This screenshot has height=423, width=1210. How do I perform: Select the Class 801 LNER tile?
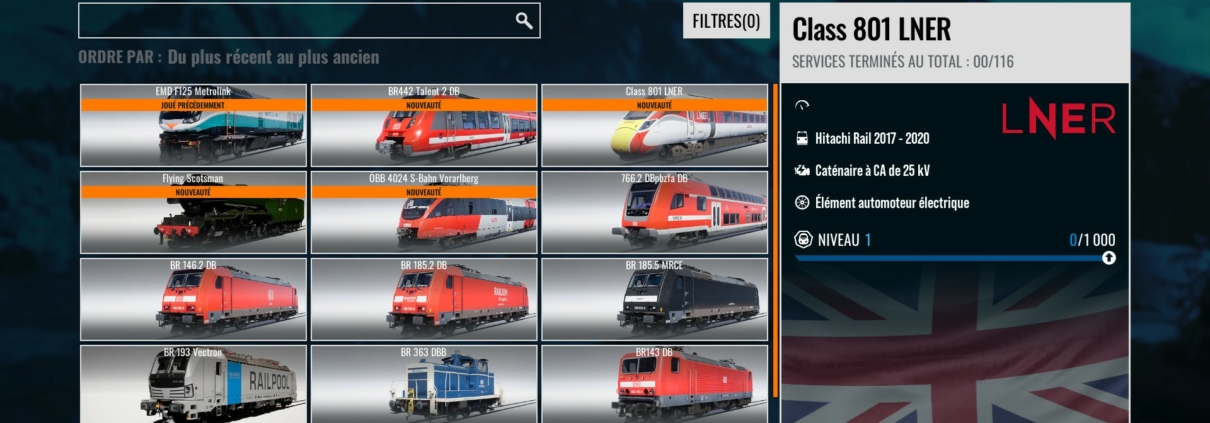pos(655,126)
